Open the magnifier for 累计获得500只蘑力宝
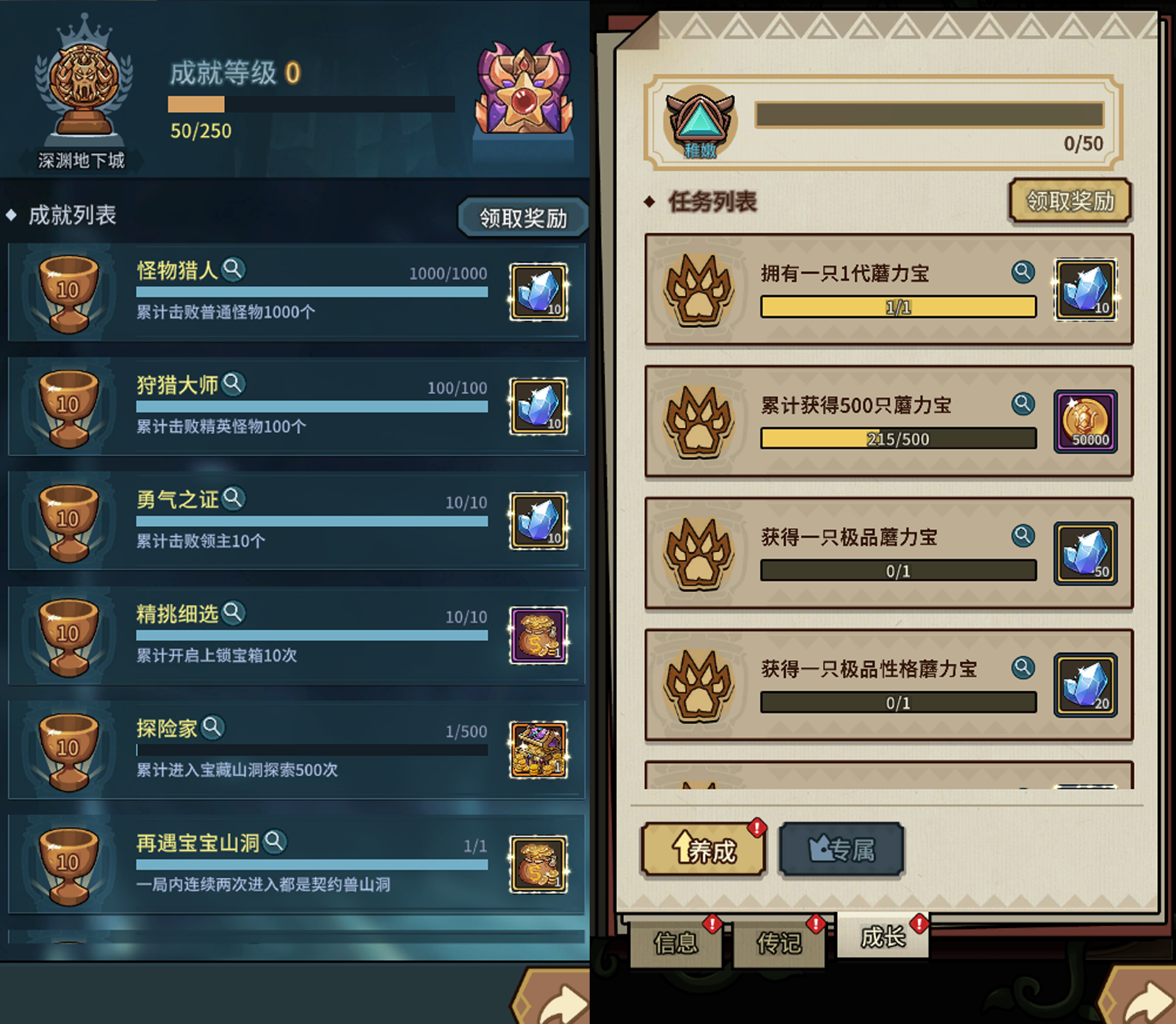The height and width of the screenshot is (1024, 1176). click(x=1023, y=404)
